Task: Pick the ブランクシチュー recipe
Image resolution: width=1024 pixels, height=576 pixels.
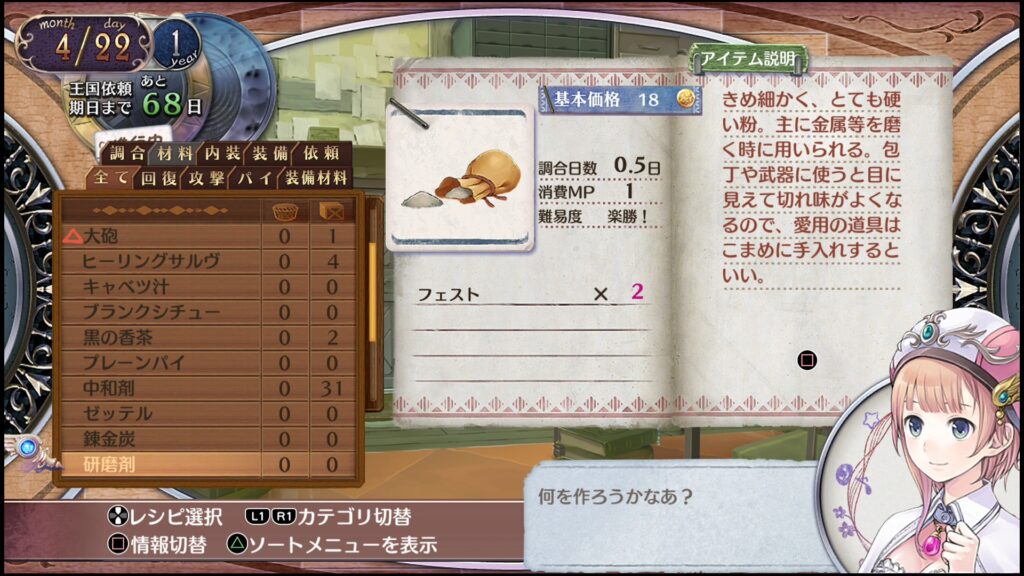Action: [160, 312]
